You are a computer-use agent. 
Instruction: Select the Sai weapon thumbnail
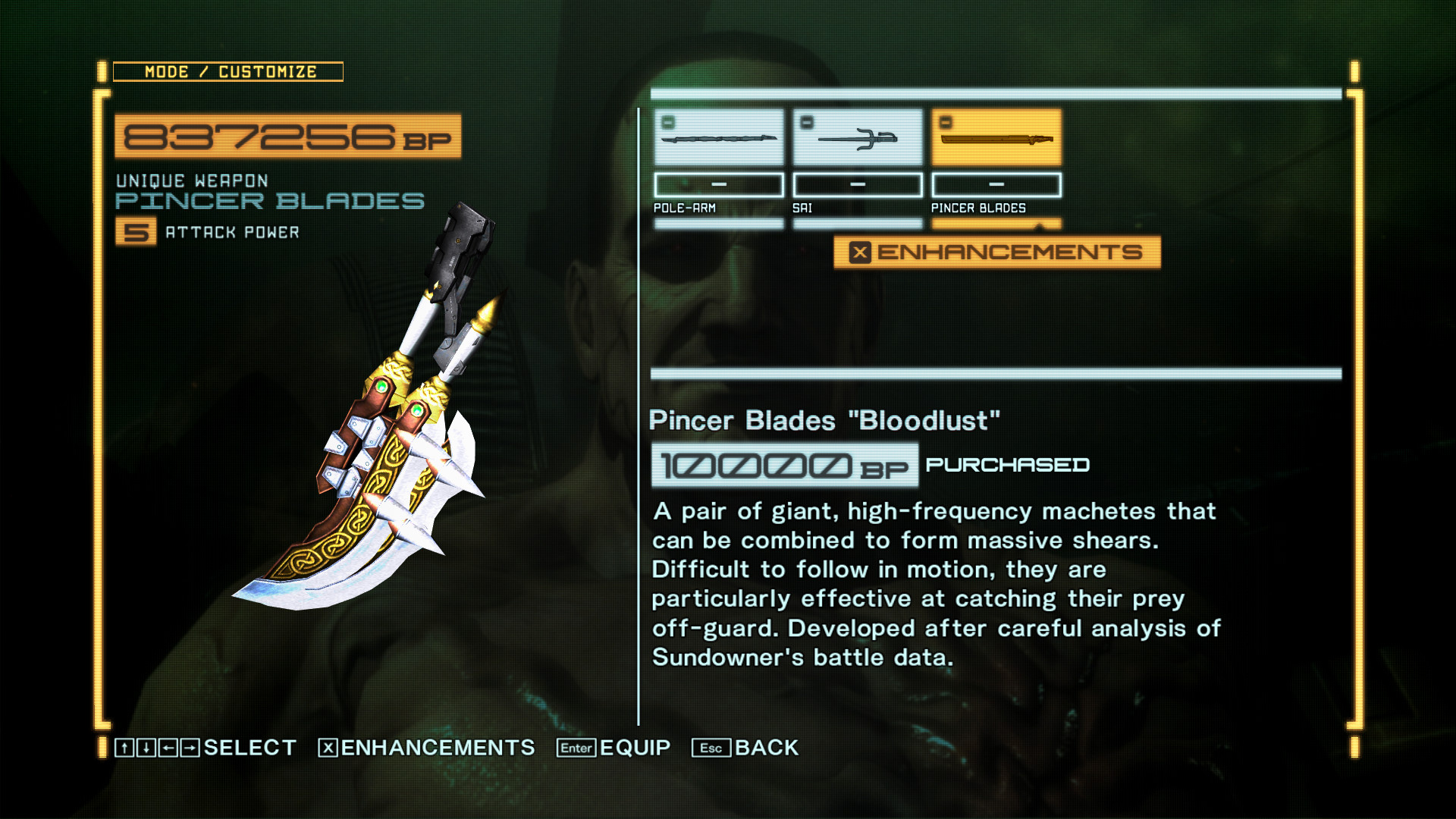(858, 139)
